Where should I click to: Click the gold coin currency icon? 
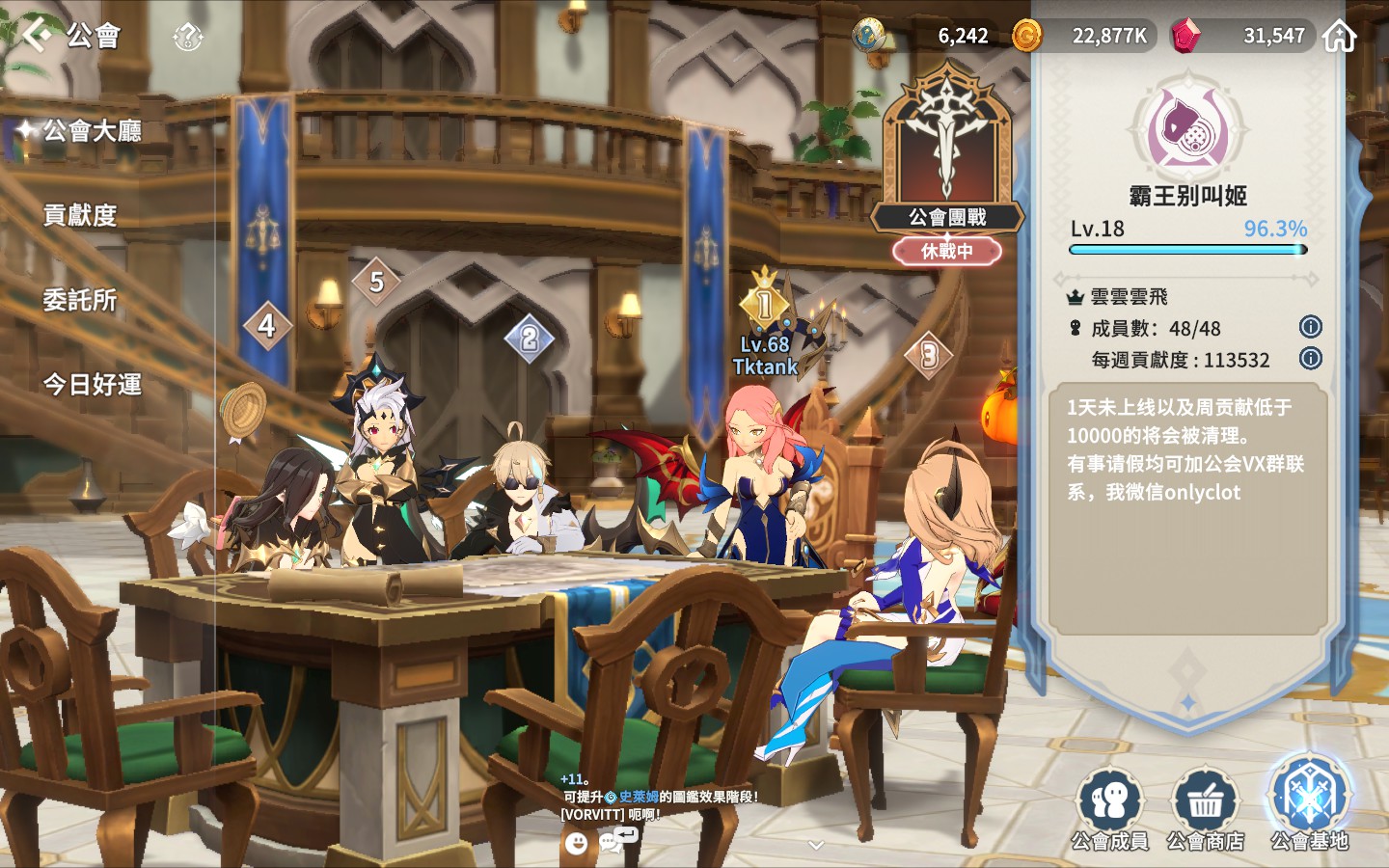point(1026,37)
